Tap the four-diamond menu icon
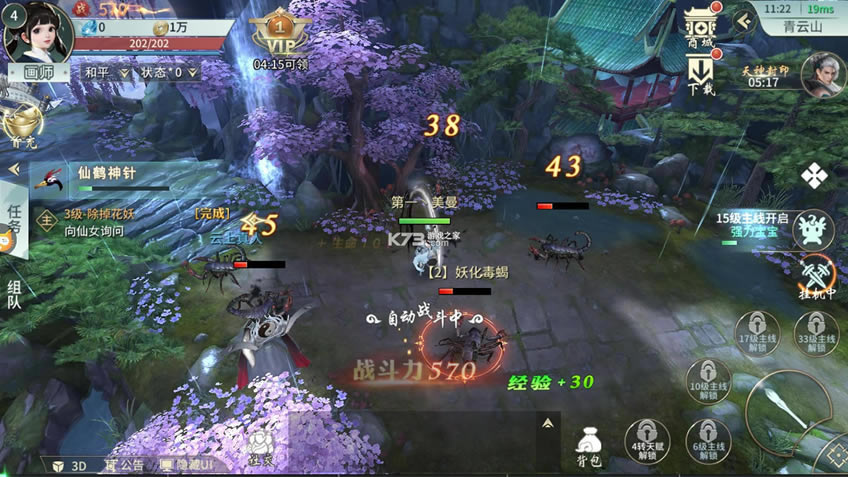The height and width of the screenshot is (477, 848). tap(814, 176)
